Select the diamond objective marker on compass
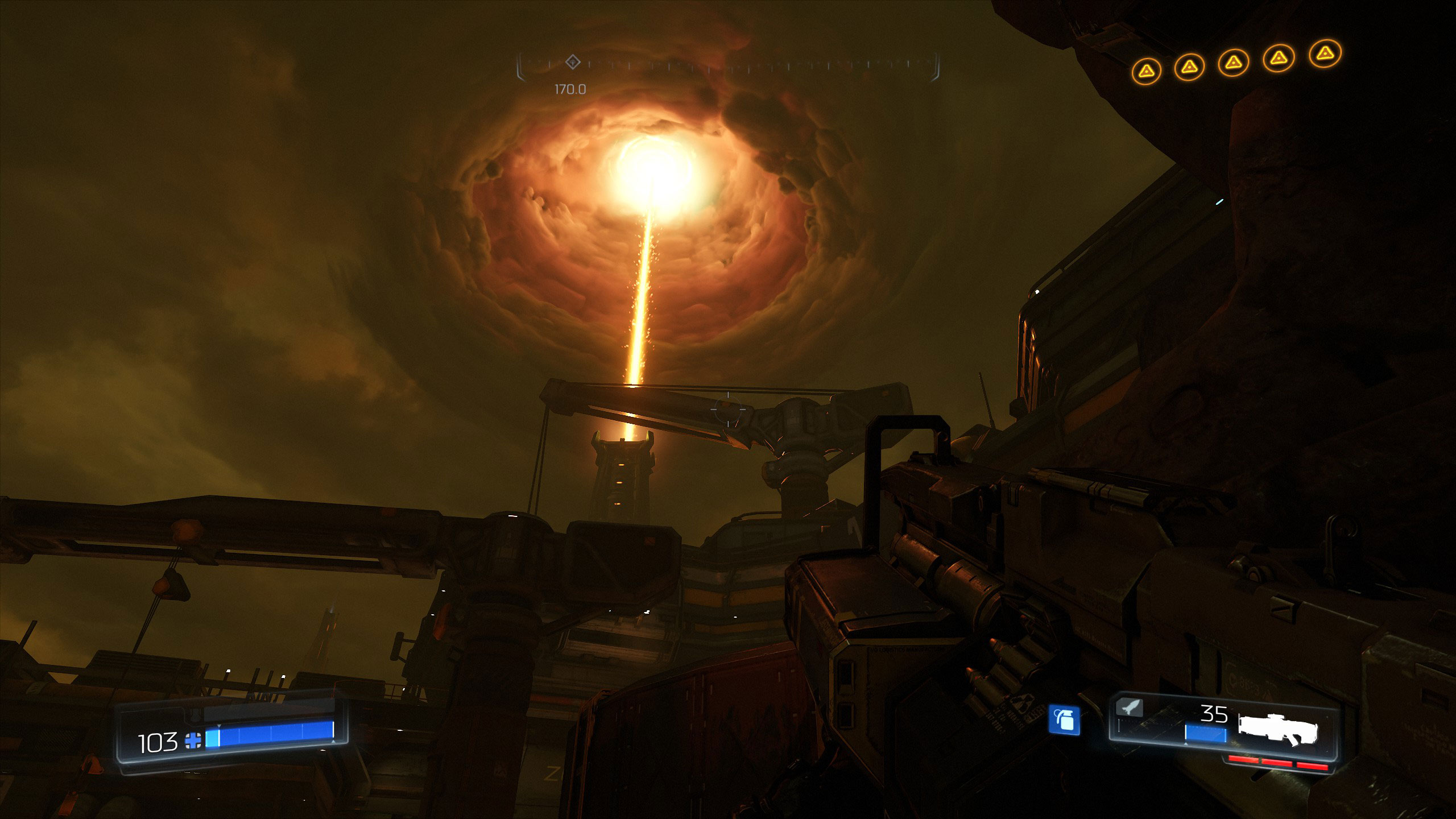The image size is (1456, 819). coord(573,61)
